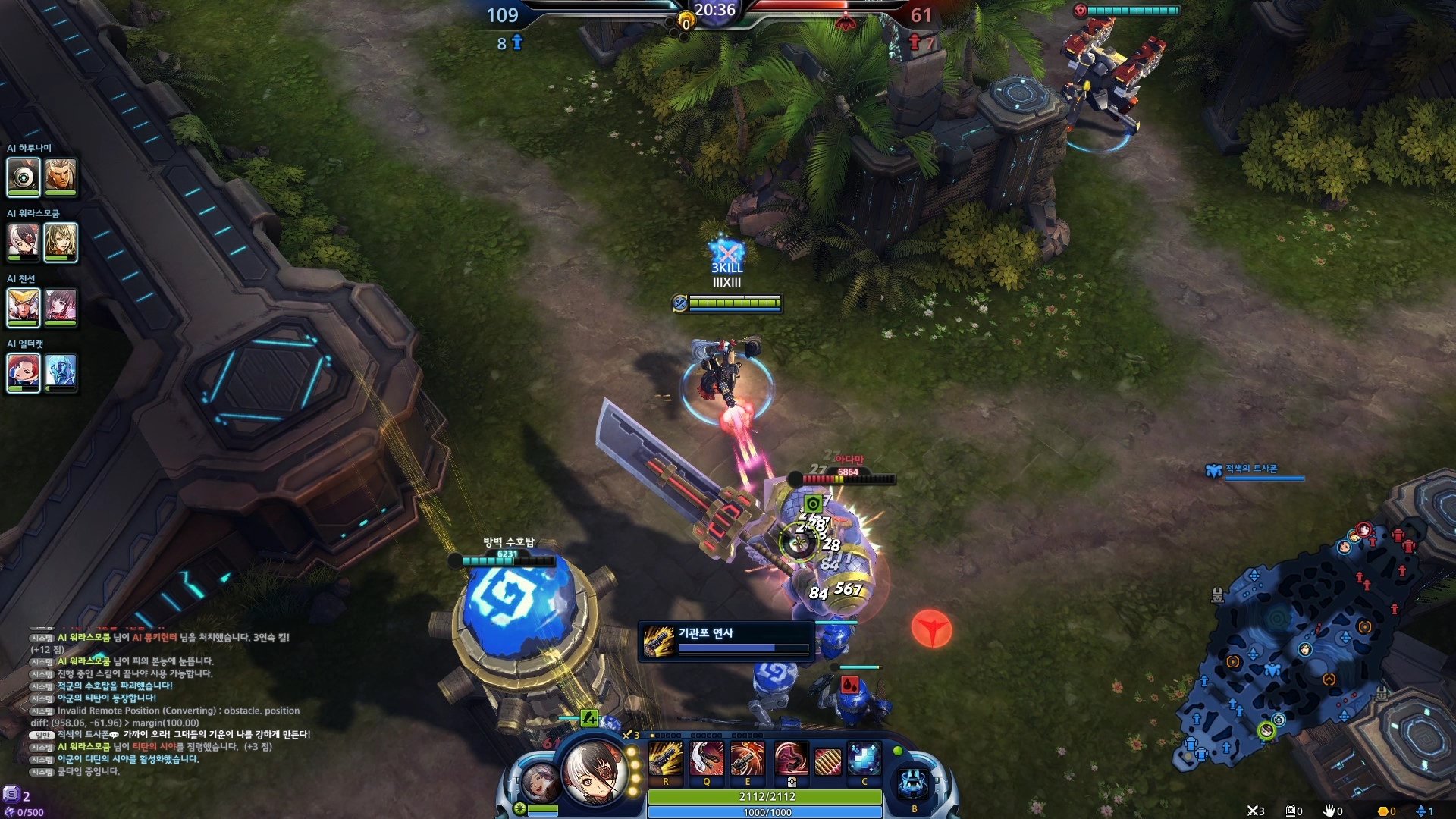Select AI 엘더캣's red-haired hero portrait
The width and height of the screenshot is (1456, 819).
pos(23,372)
